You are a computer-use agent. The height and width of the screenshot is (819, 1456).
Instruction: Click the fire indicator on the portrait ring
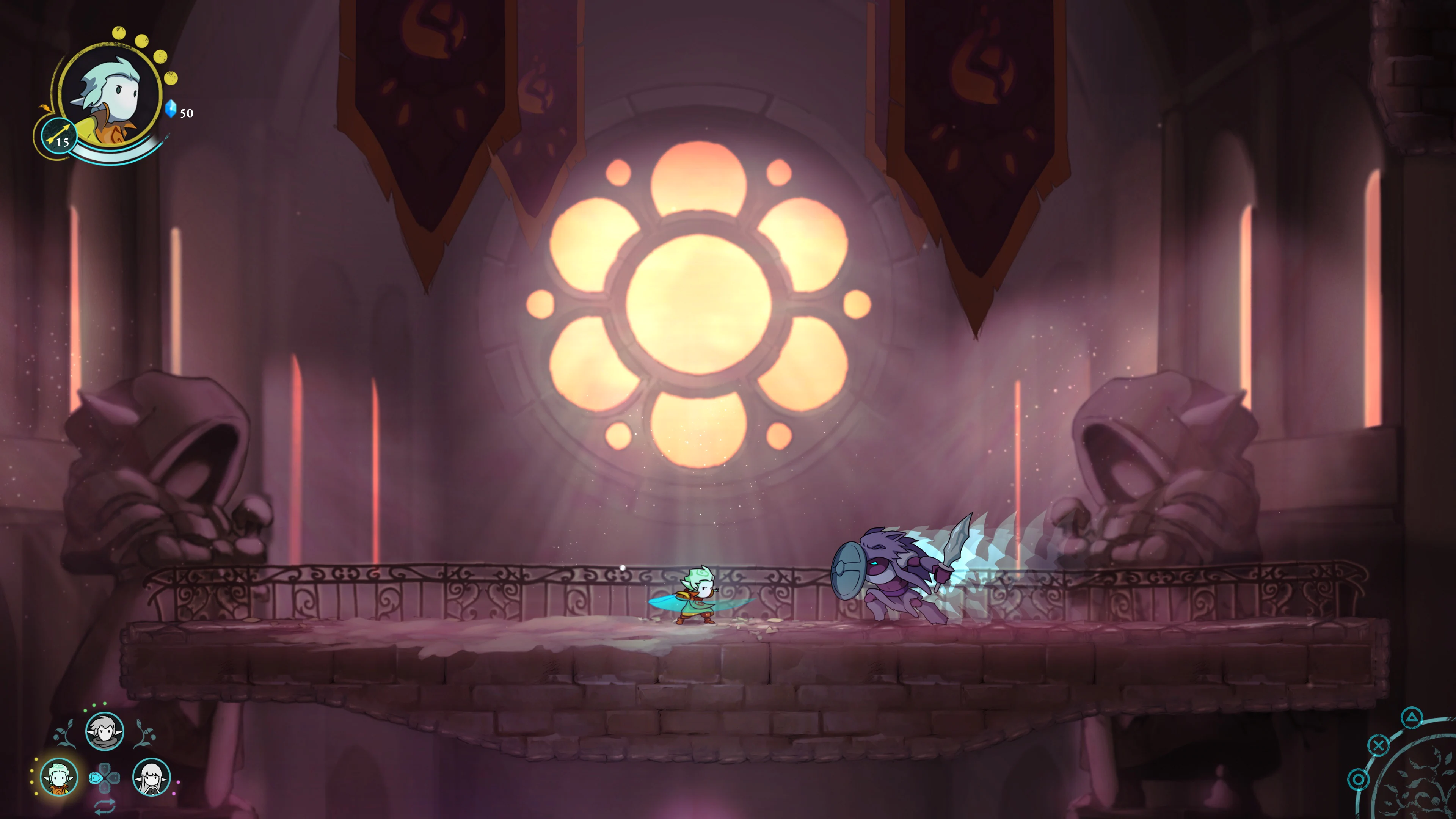[x=45, y=108]
